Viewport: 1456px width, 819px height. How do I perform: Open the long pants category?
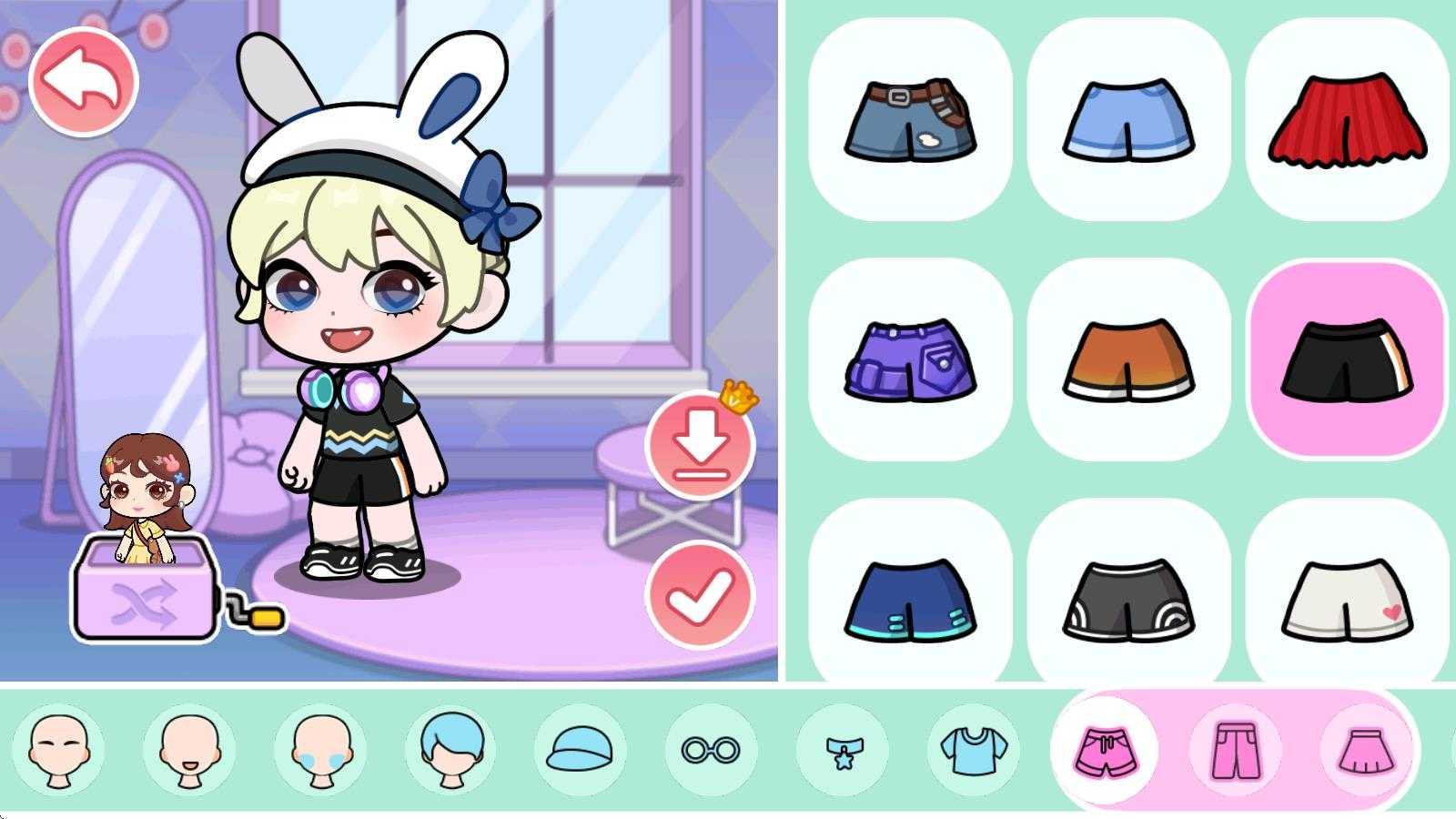[x=1236, y=751]
